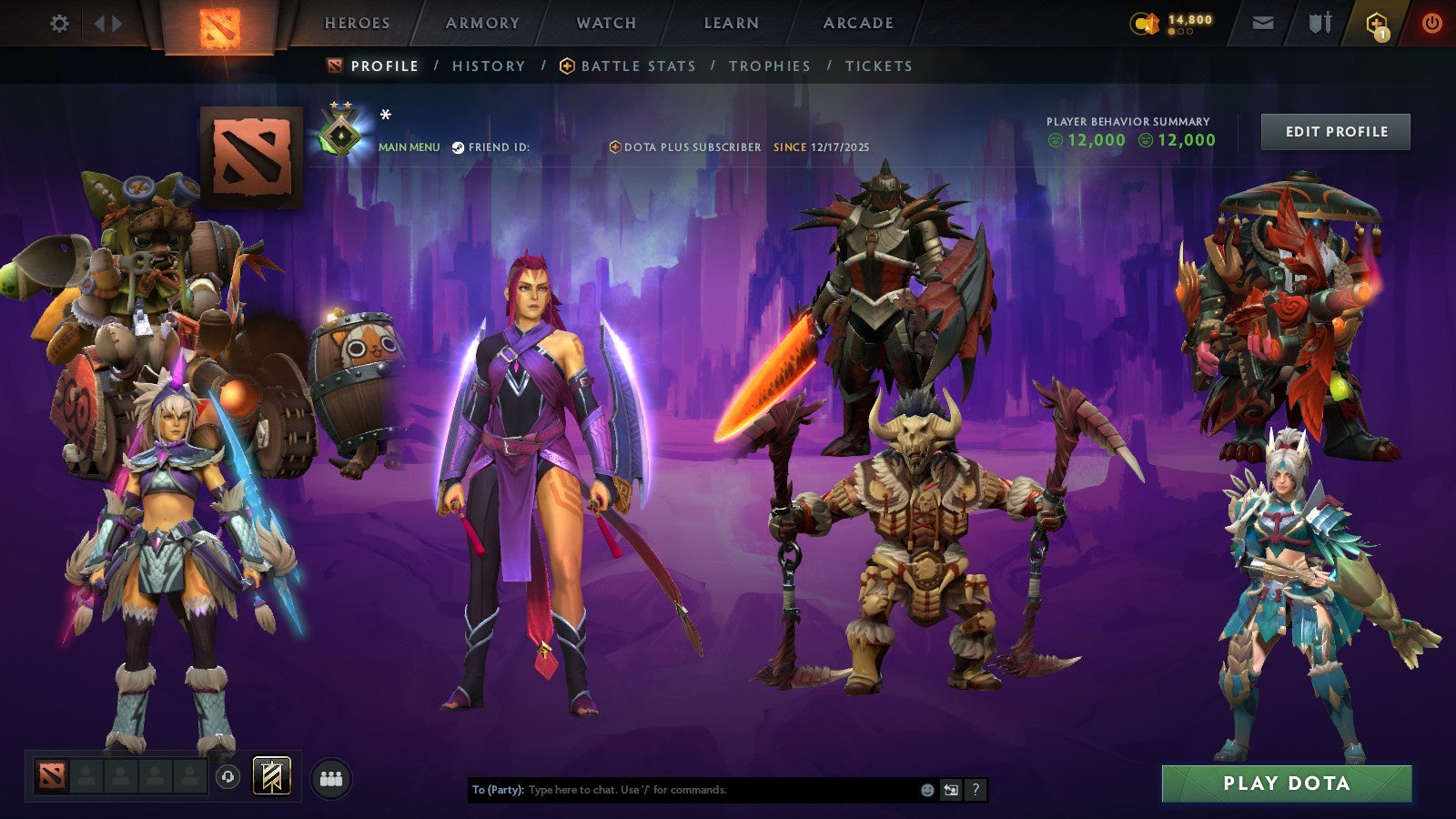Open the mail envelope icon
The image size is (1456, 819).
1263,24
